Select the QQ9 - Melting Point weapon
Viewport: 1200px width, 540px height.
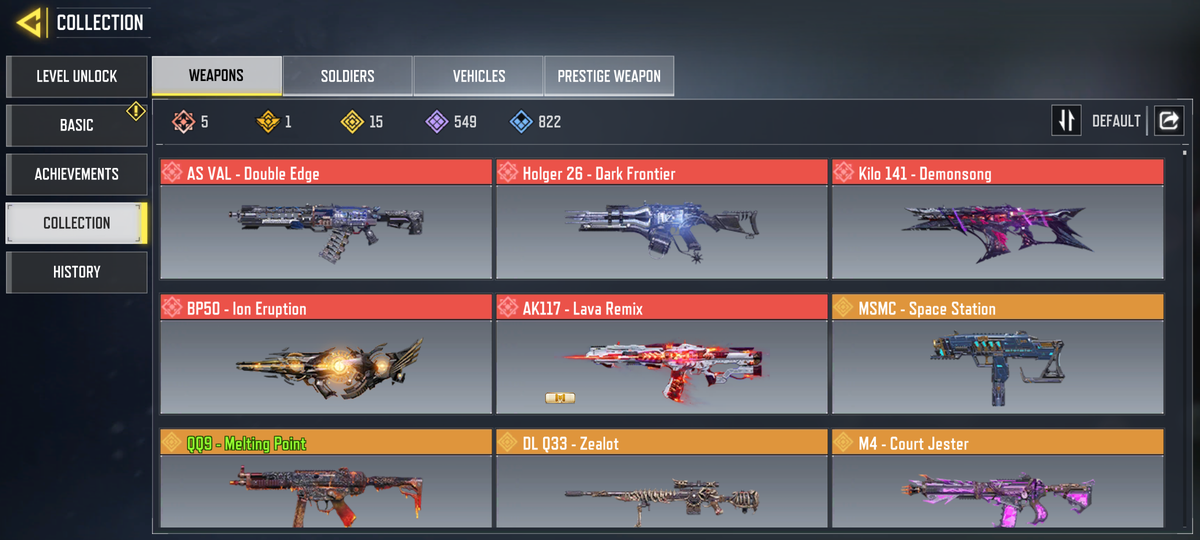point(326,480)
